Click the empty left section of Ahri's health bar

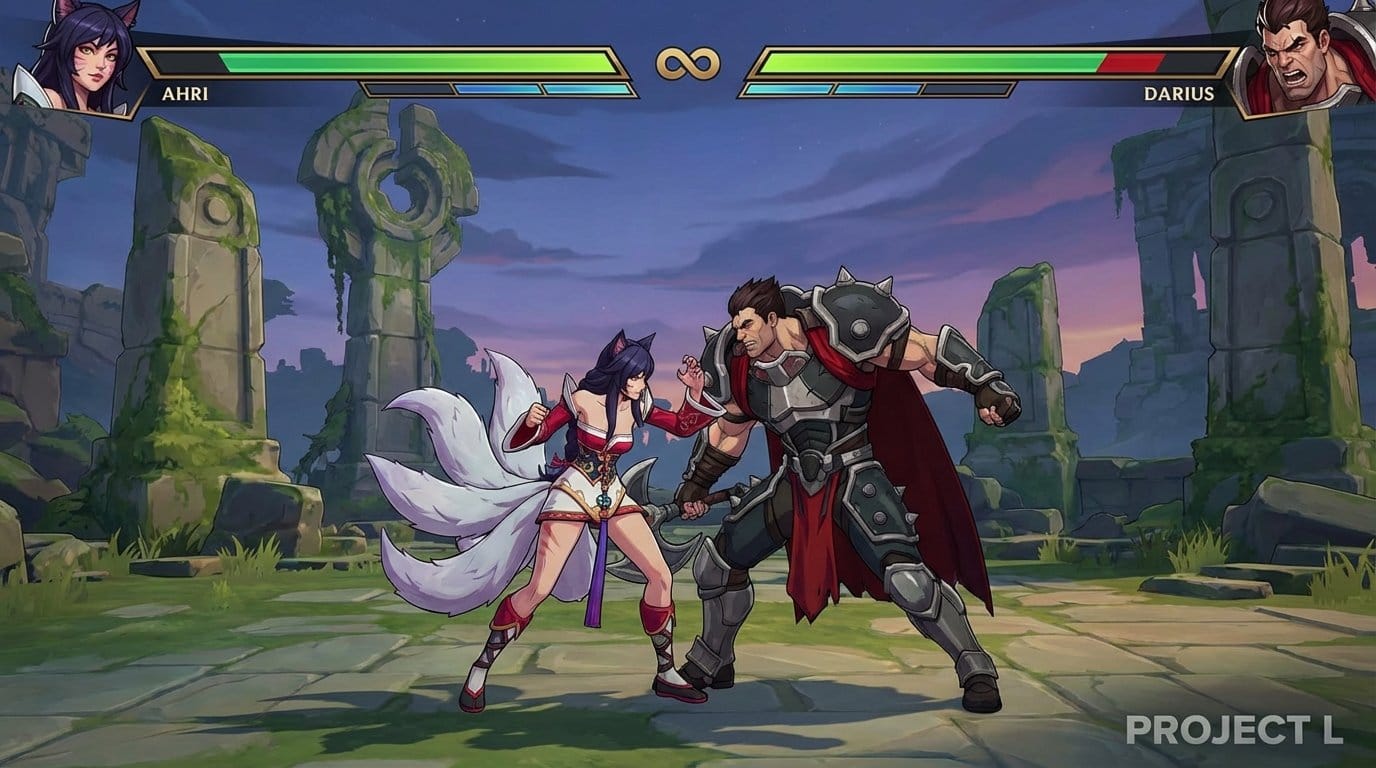(185, 62)
